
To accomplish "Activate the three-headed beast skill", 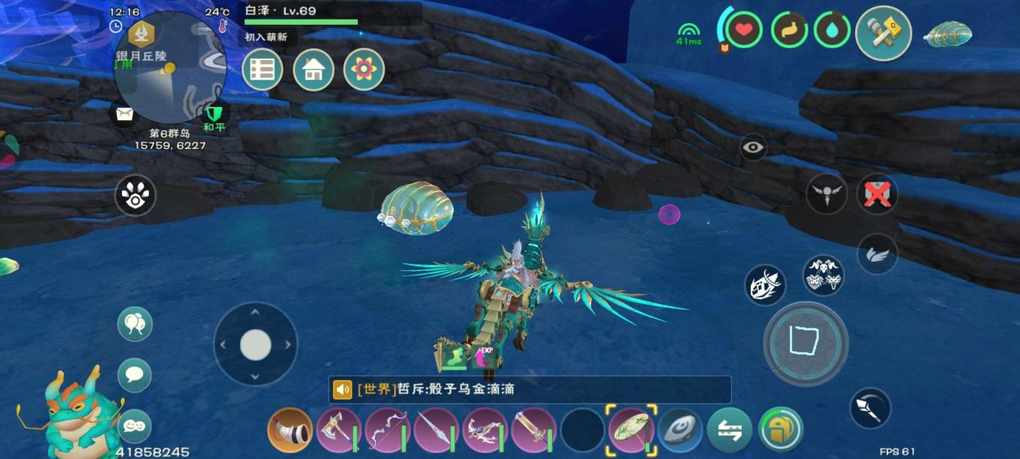I will (x=823, y=274).
